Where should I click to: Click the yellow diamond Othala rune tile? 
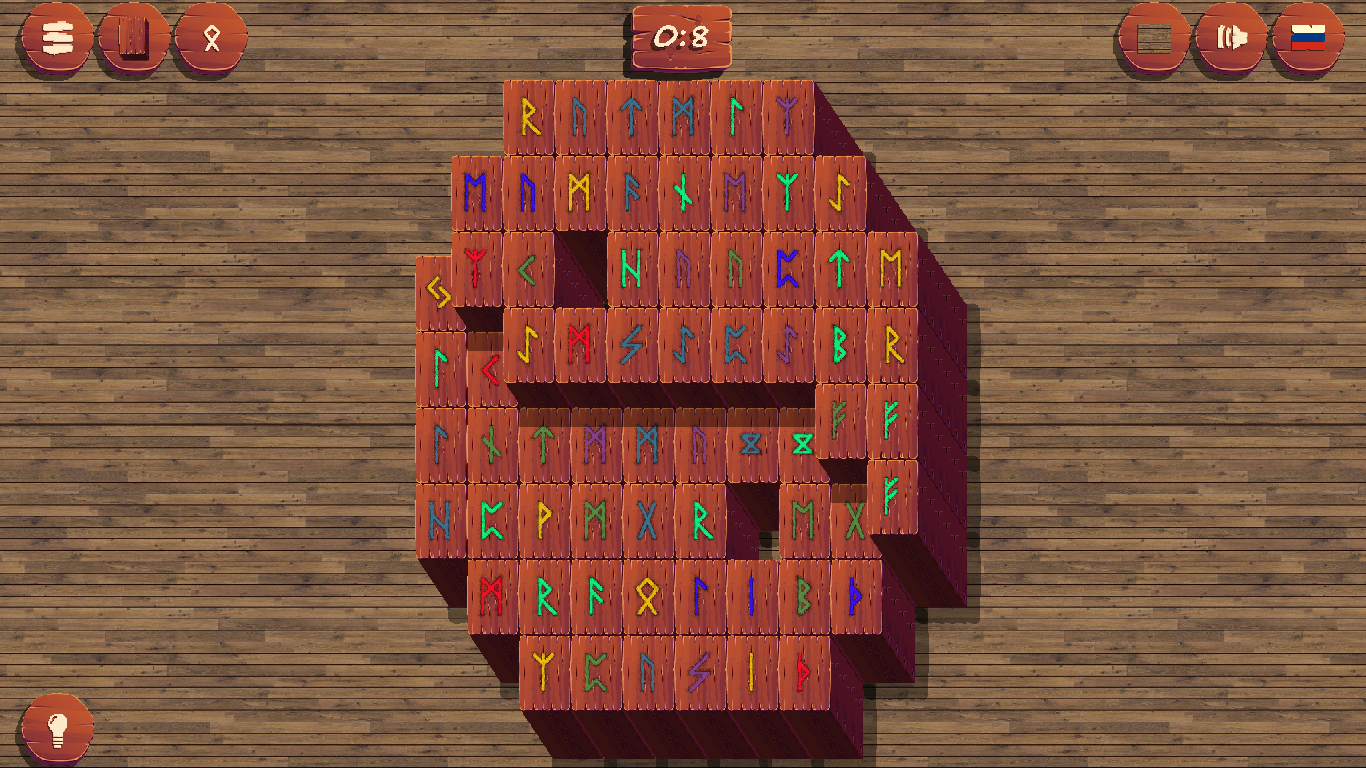(645, 593)
